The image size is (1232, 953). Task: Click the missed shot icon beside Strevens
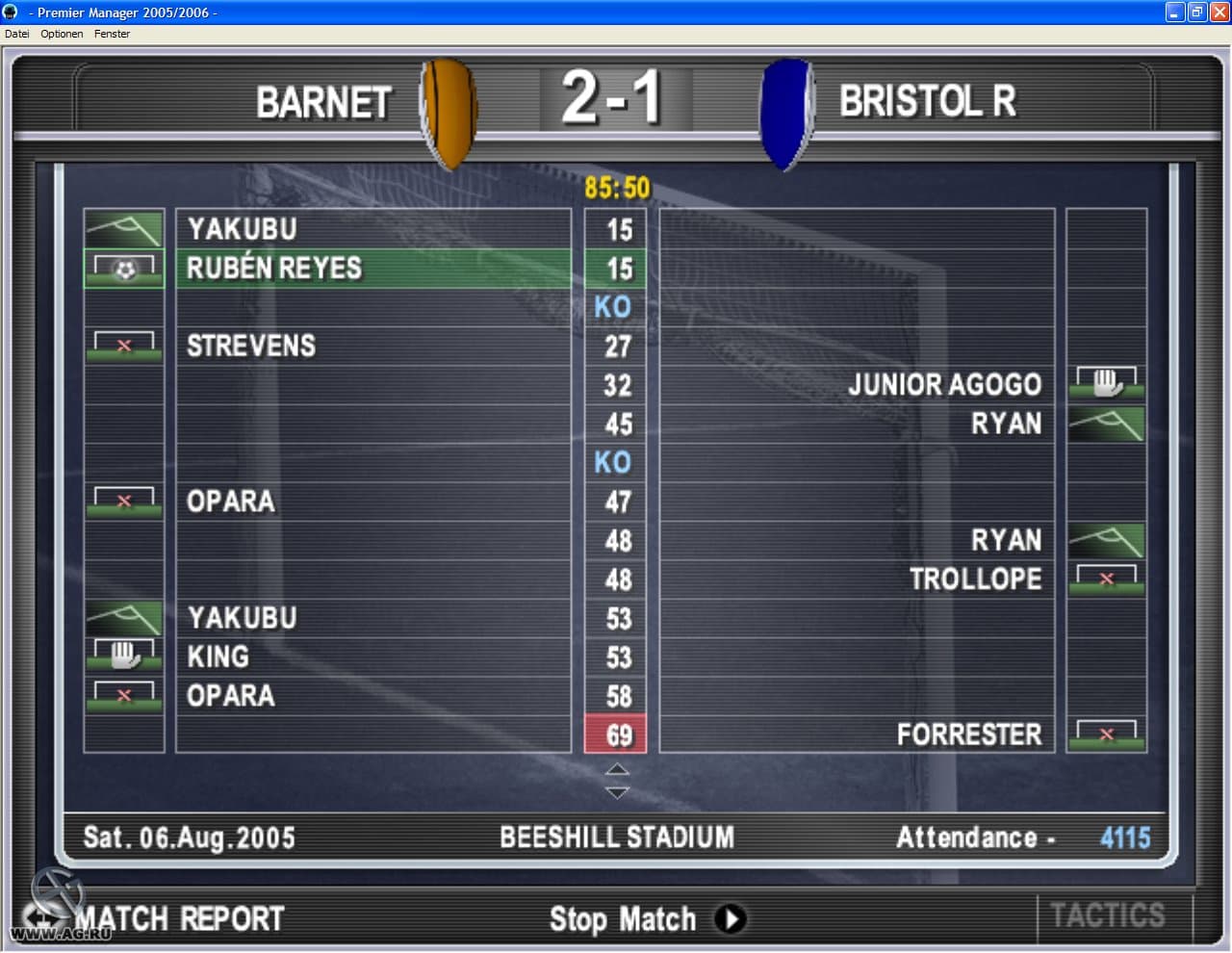[x=123, y=345]
